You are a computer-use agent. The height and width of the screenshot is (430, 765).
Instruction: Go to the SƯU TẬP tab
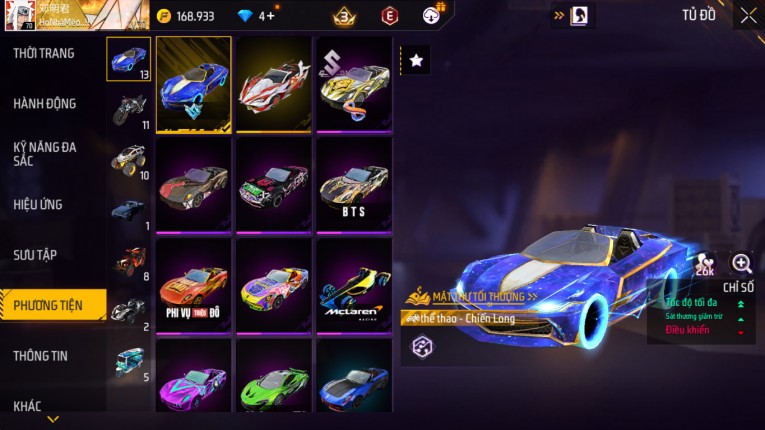coord(35,255)
